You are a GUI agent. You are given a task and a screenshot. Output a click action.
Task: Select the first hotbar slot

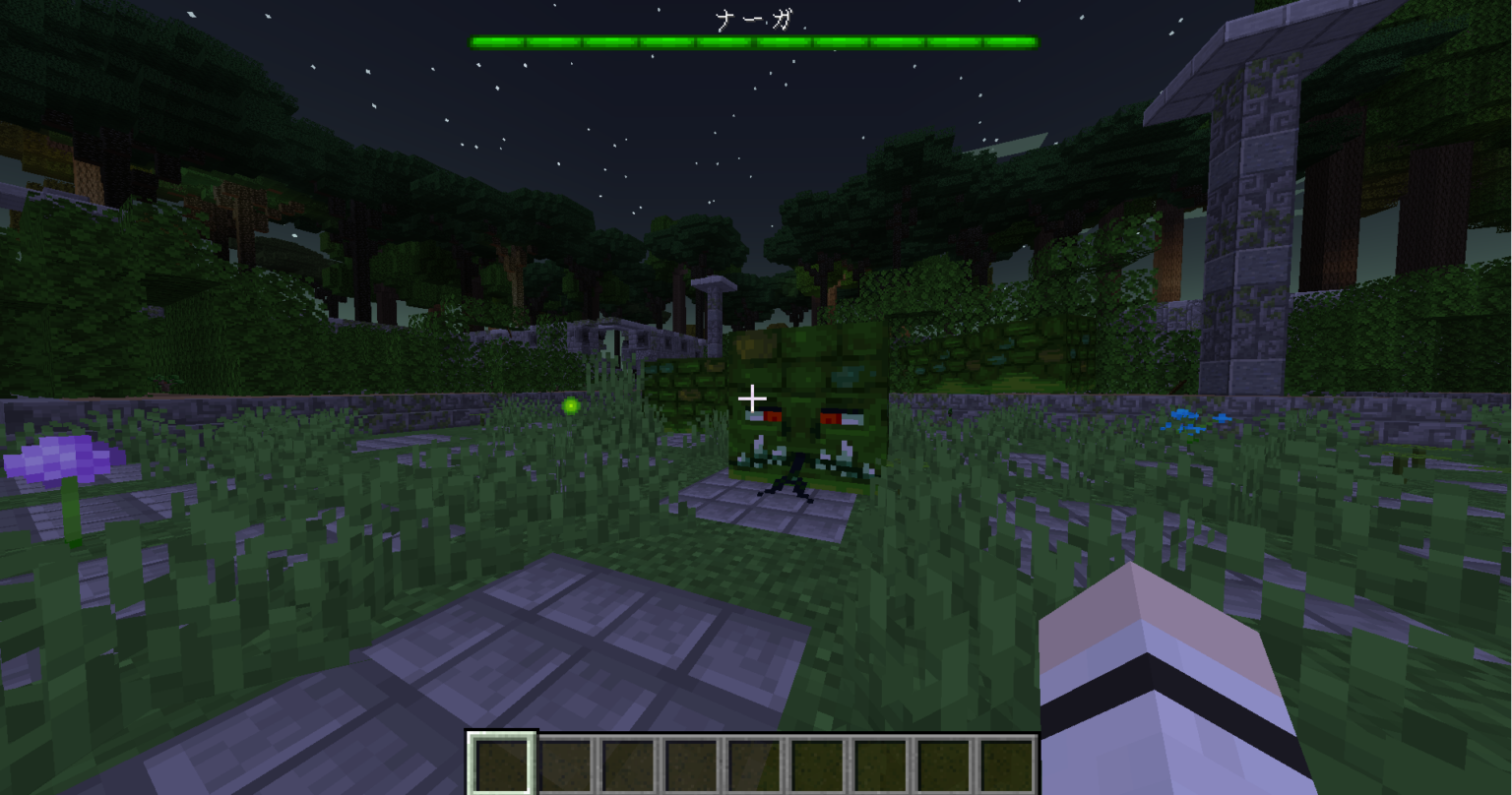point(502,763)
